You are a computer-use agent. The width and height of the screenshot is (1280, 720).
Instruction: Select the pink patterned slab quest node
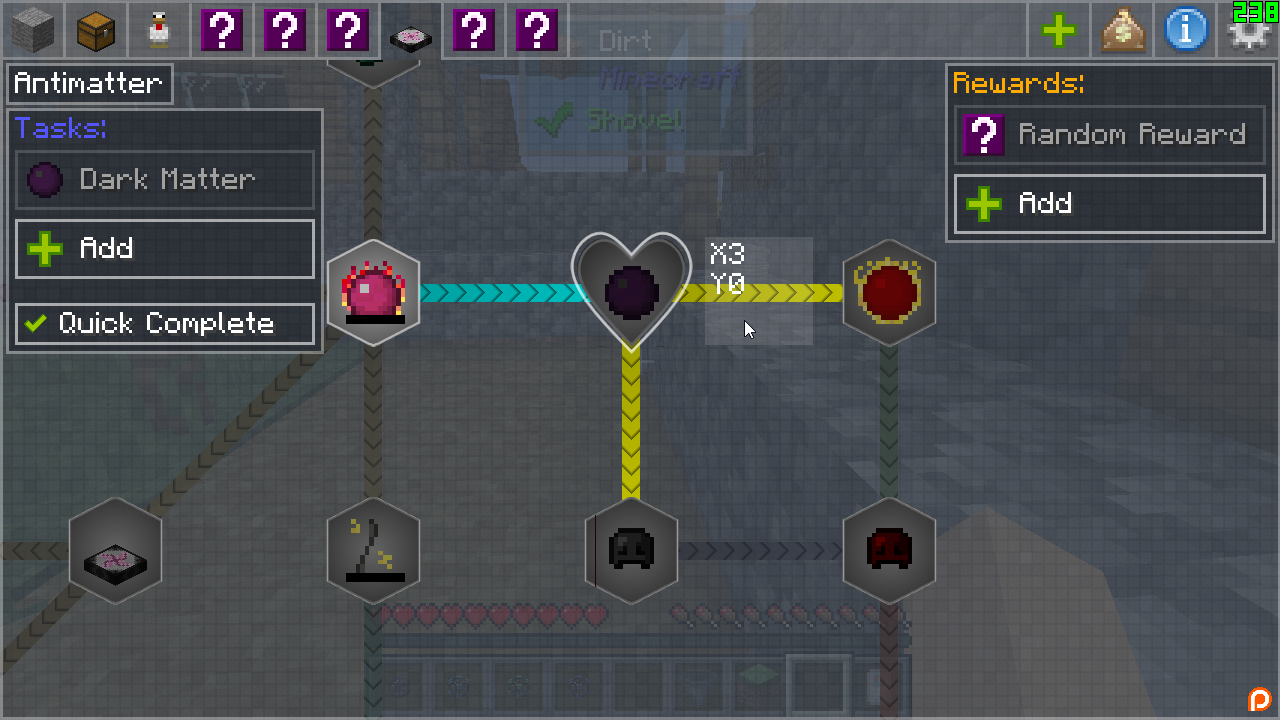pos(115,550)
